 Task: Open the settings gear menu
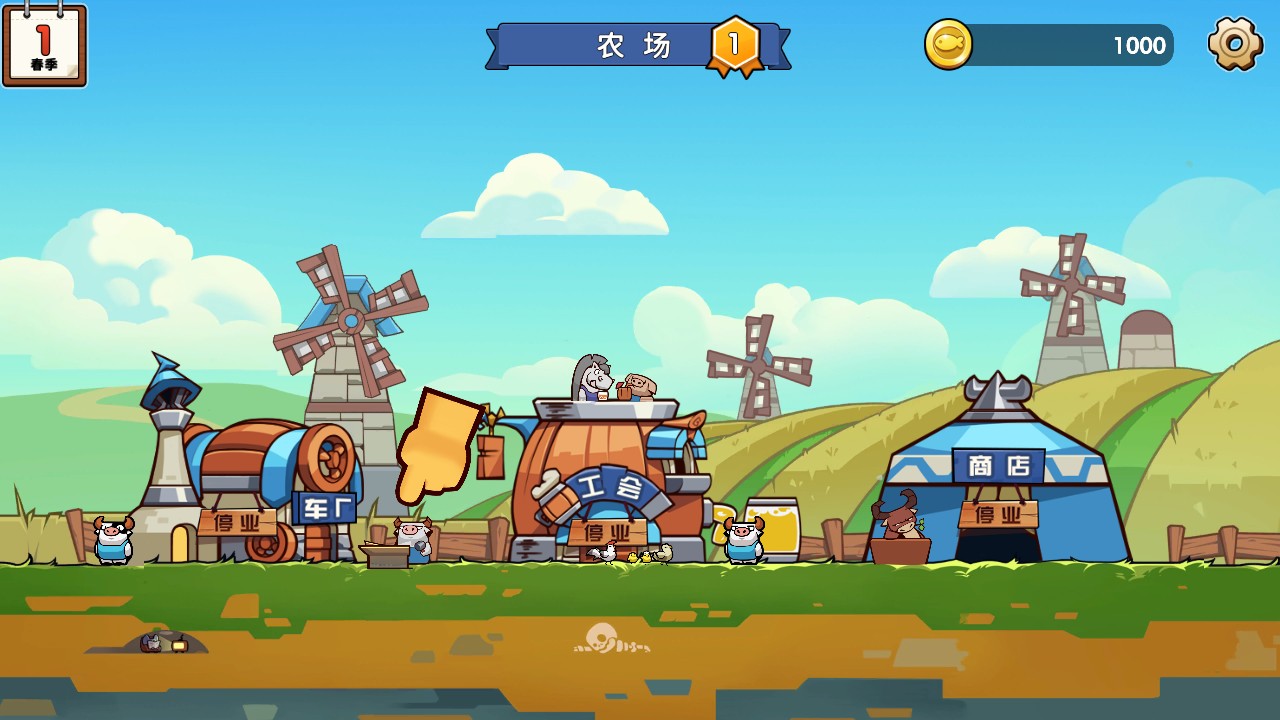[x=1235, y=44]
